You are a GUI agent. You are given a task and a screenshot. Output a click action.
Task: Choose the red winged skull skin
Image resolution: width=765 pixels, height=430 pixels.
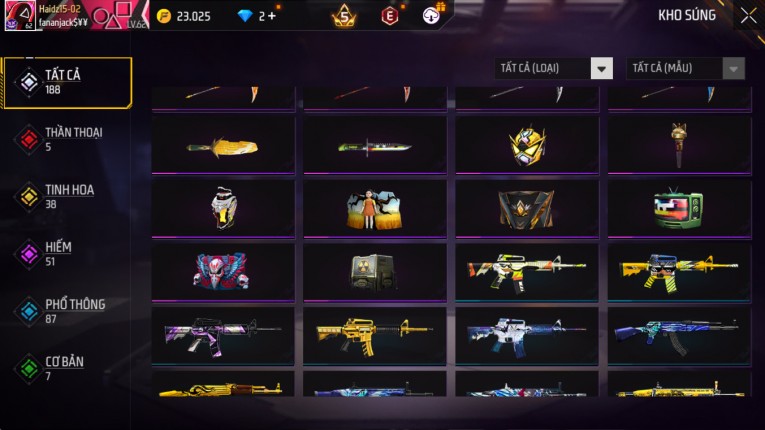tap(223, 271)
